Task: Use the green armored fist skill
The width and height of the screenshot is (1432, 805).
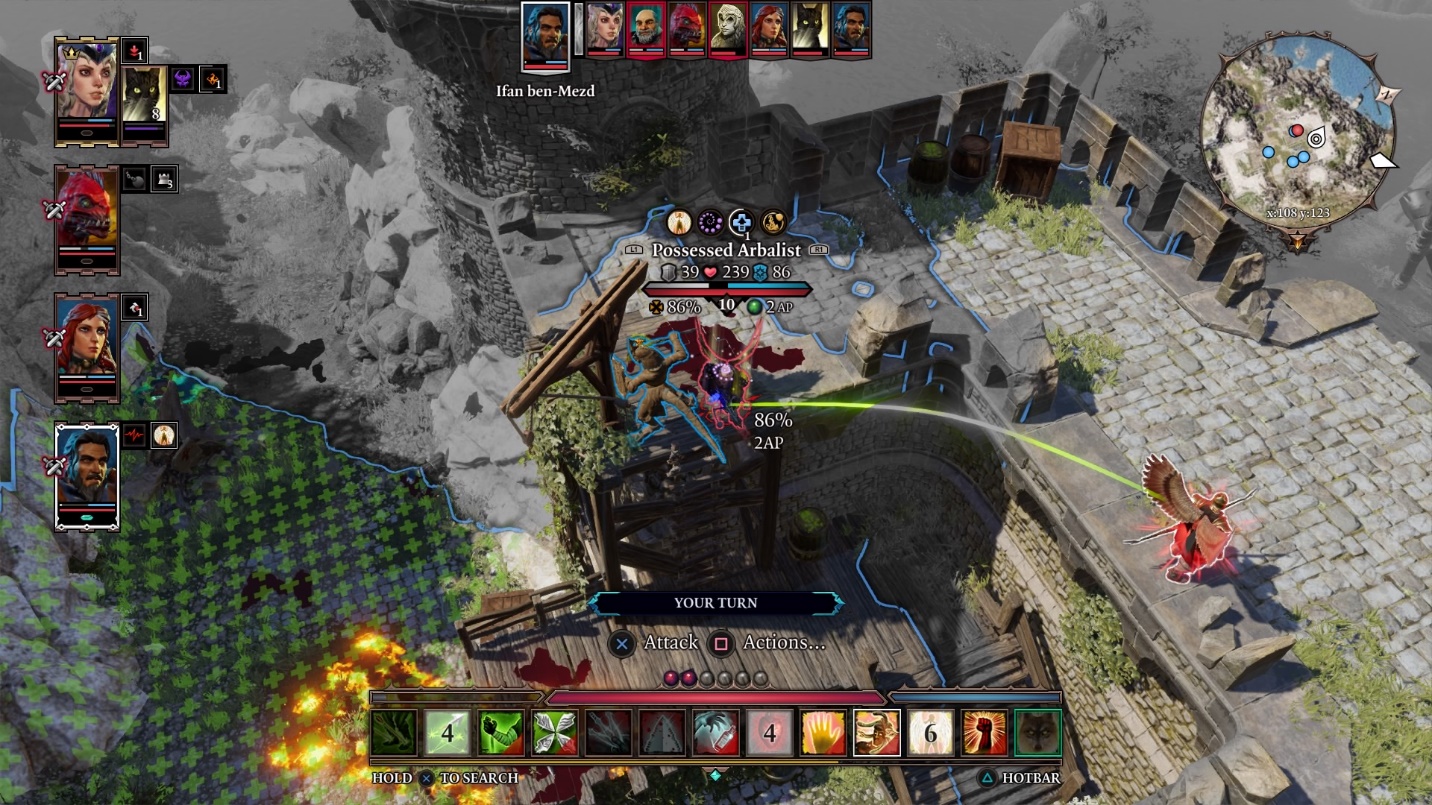Action: tap(501, 734)
